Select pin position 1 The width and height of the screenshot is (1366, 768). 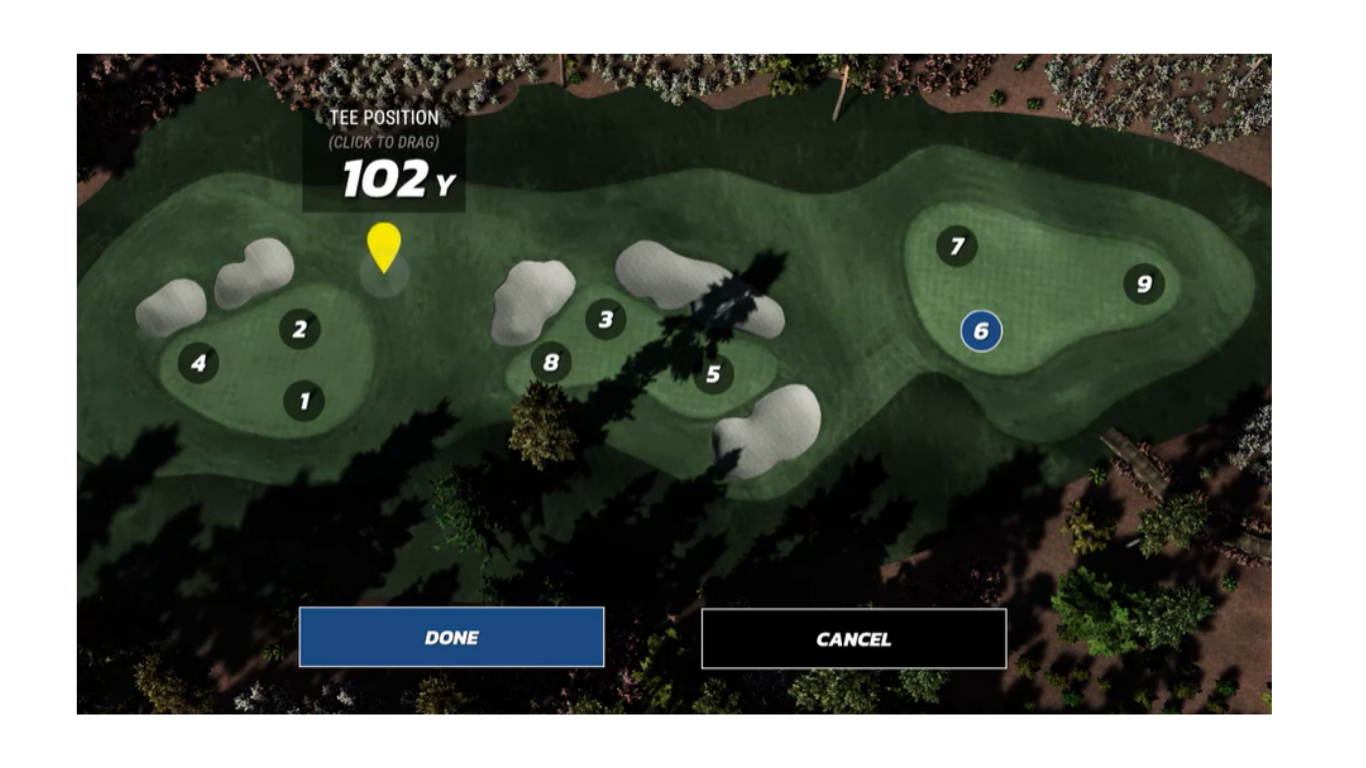[304, 401]
